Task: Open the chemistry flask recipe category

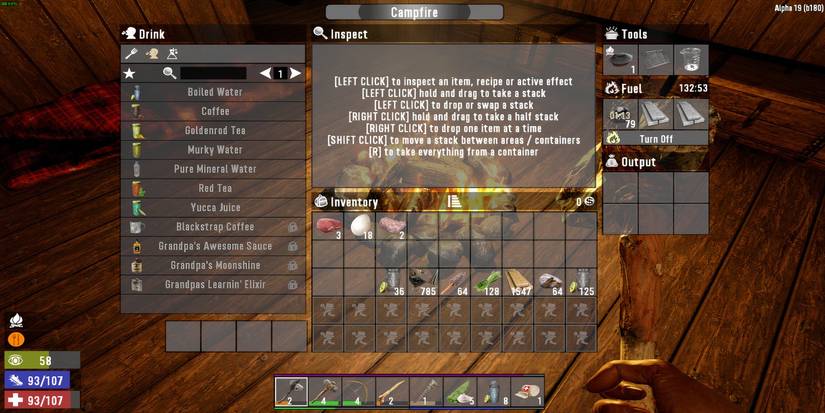Action: [x=173, y=54]
